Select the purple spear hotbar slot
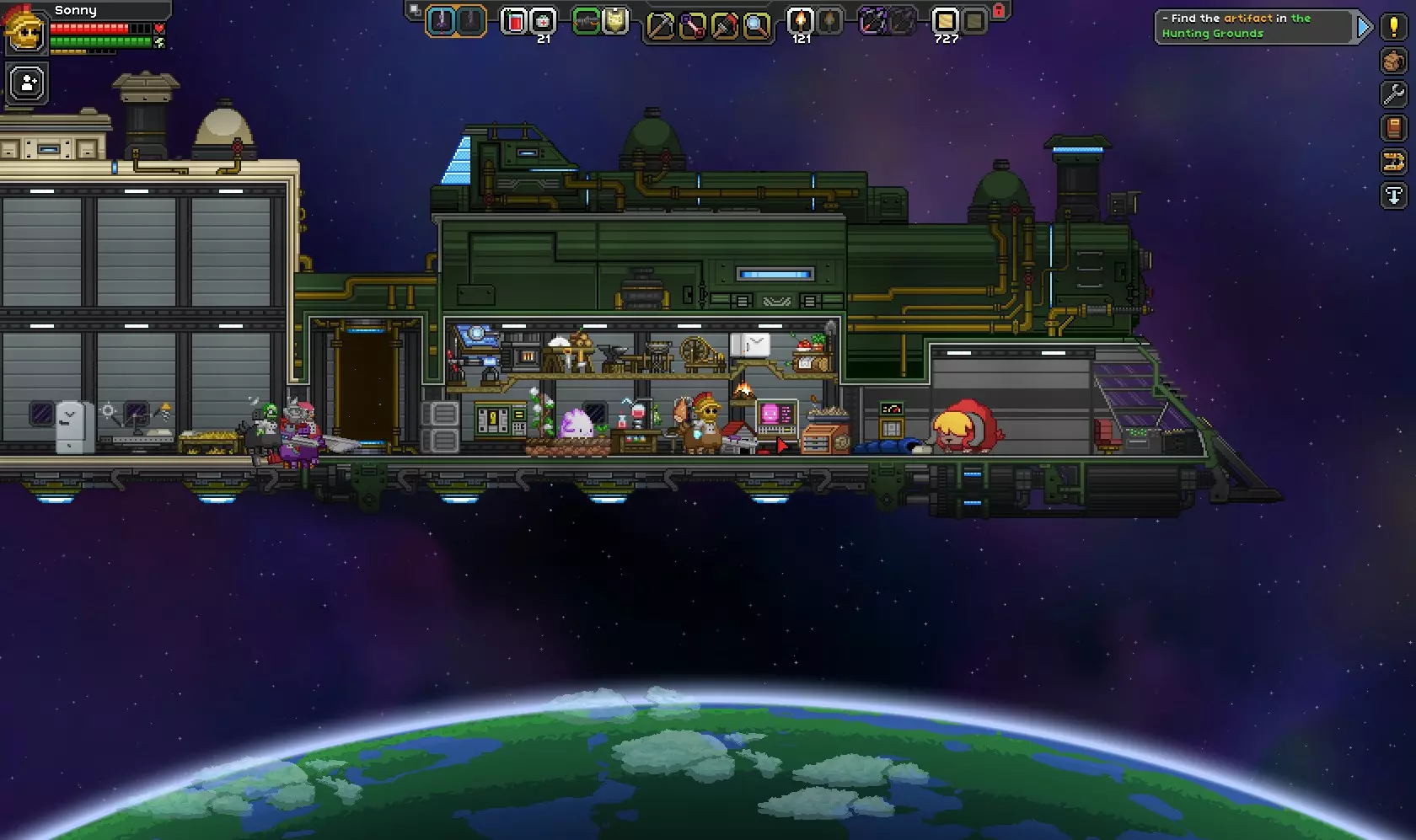1416x840 pixels. [x=872, y=21]
